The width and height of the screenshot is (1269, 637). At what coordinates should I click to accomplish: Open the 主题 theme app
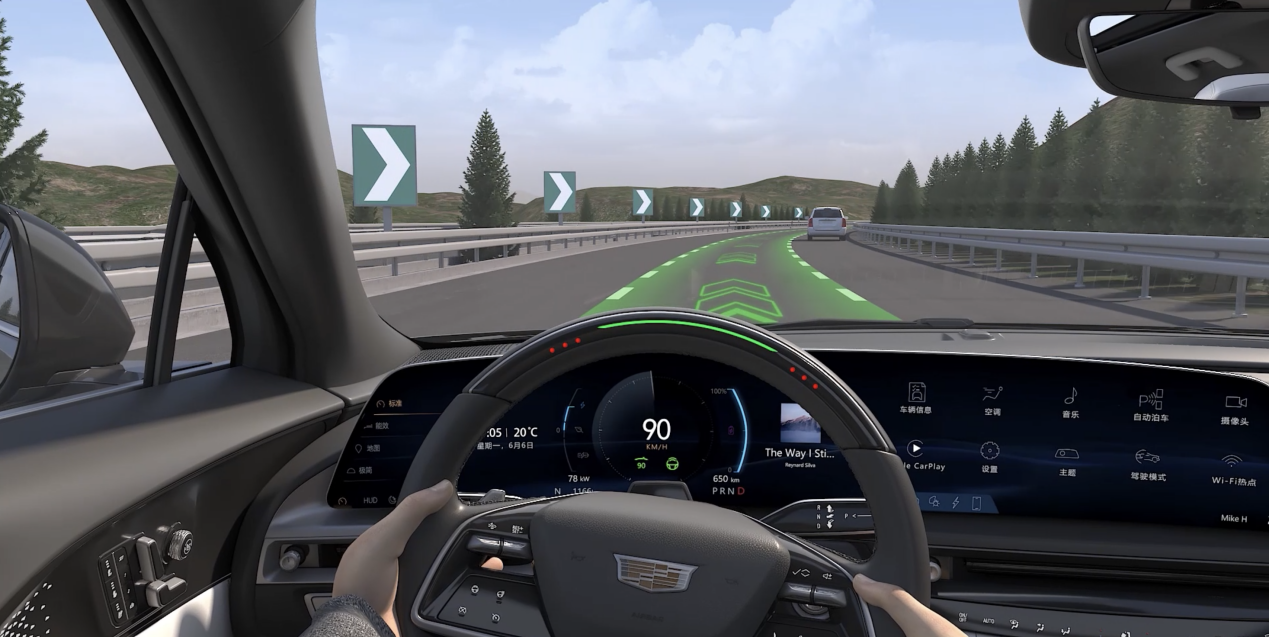click(1067, 459)
